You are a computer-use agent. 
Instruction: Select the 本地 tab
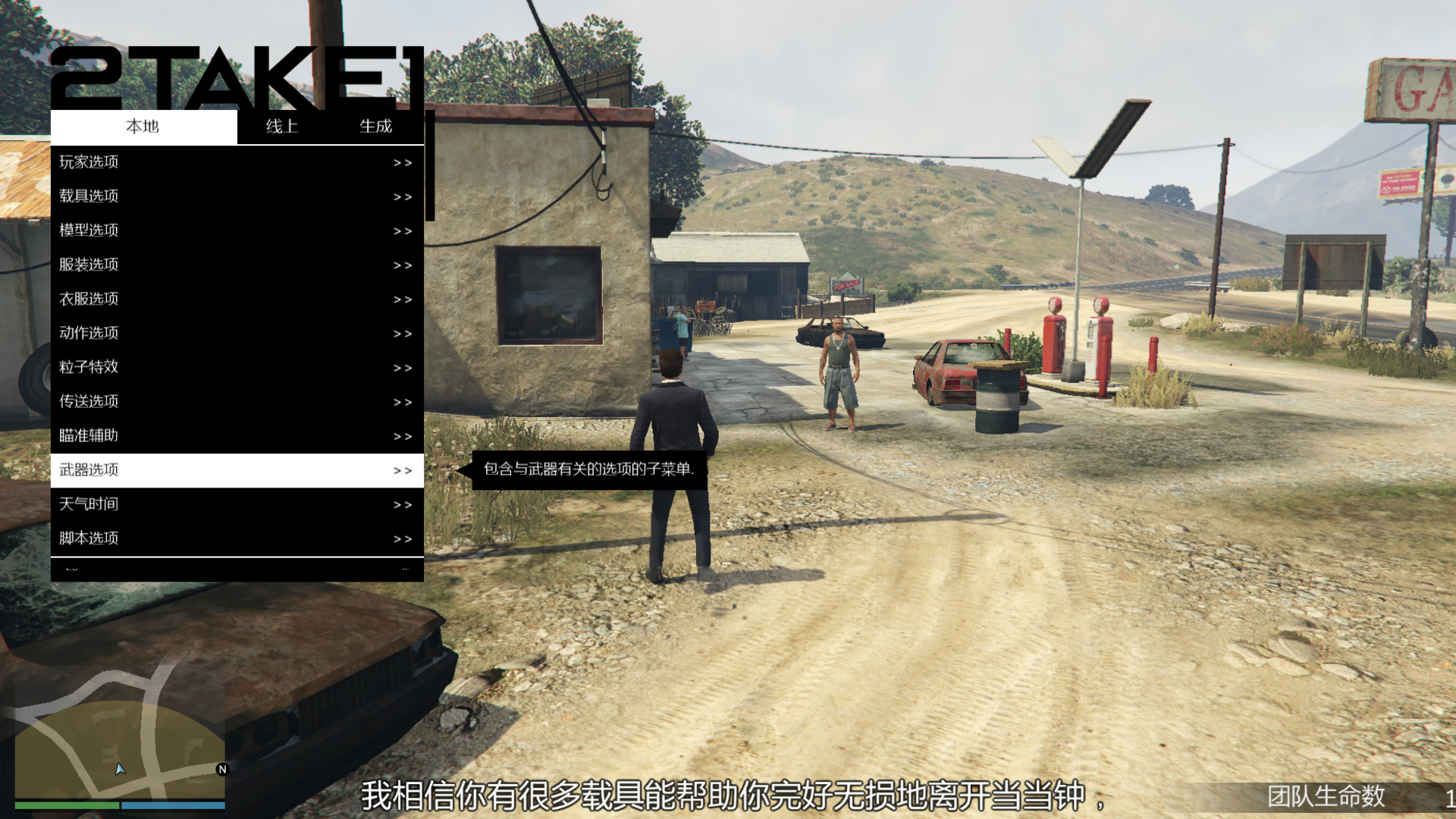[143, 127]
